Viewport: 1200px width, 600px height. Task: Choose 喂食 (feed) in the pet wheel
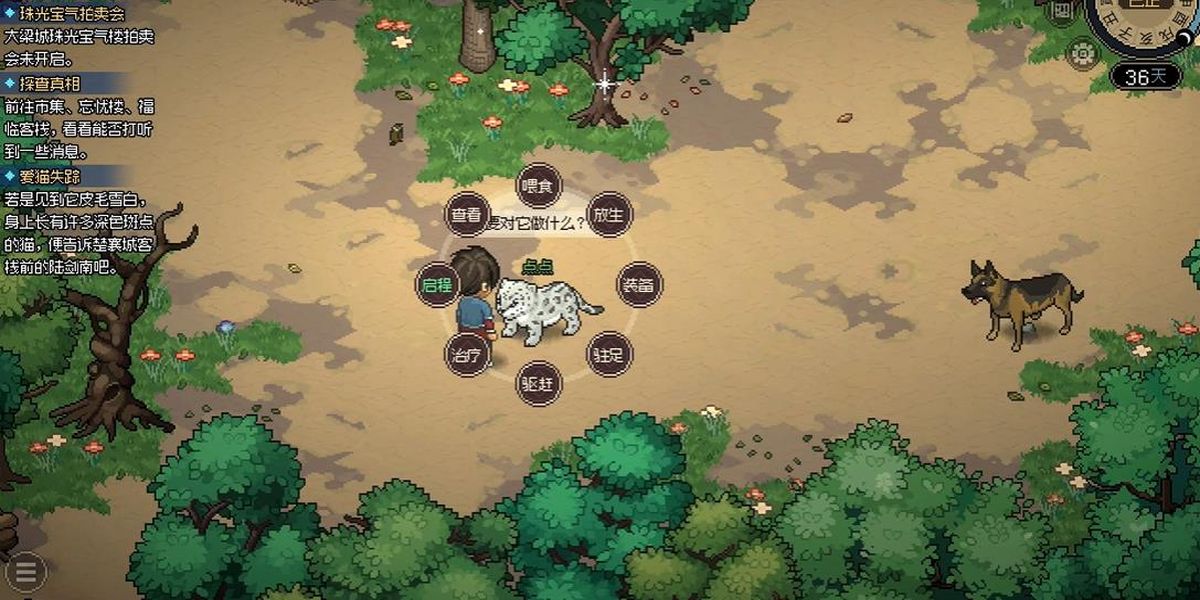[x=539, y=186]
